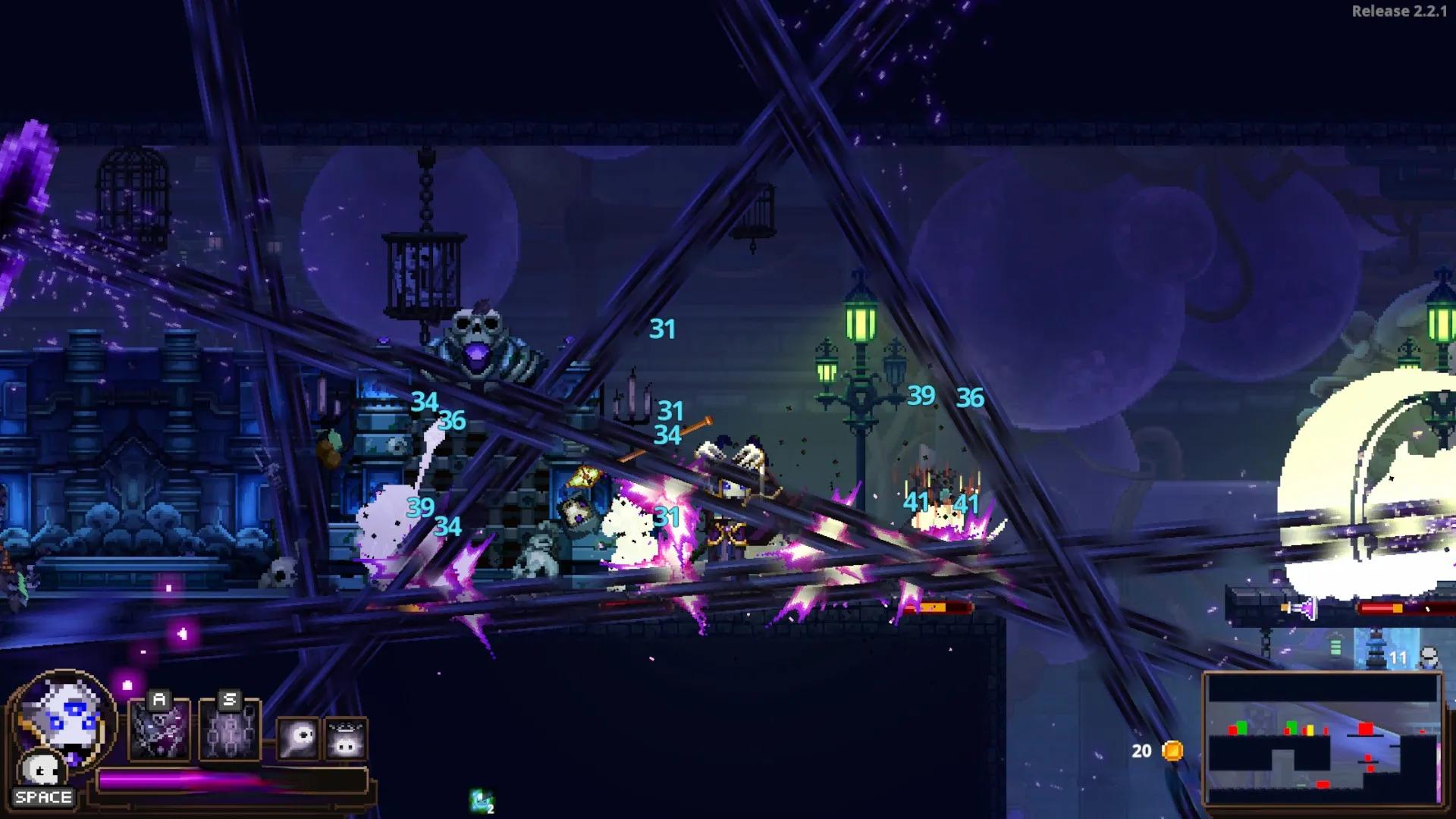
Task: Select the secondary swap skull icon
Action: point(42,770)
